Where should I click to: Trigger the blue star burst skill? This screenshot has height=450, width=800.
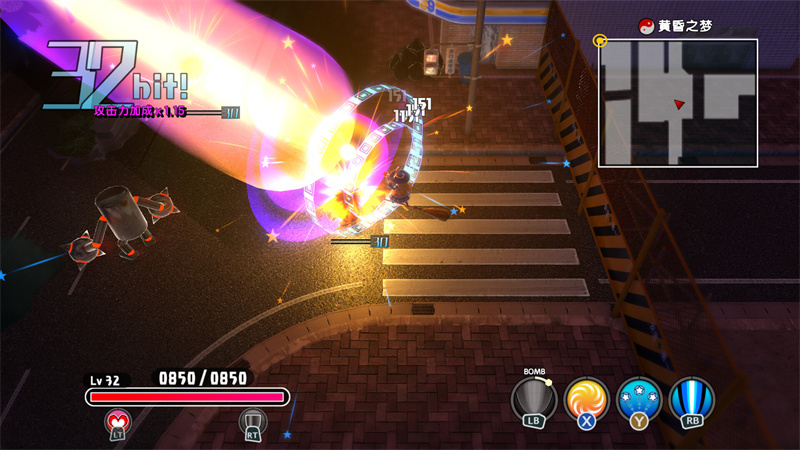point(638,400)
